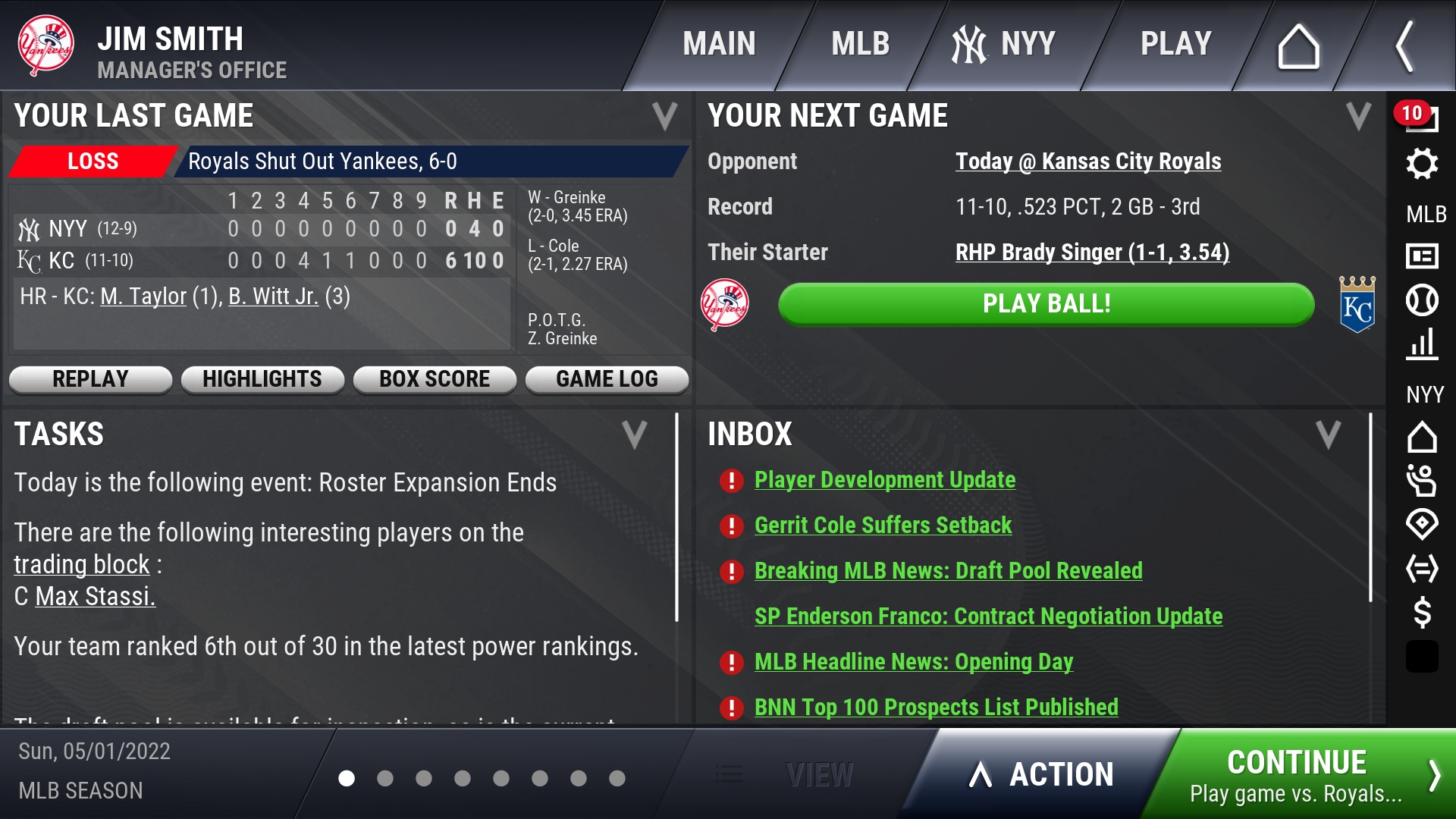
Task: Open the trading block link
Action: pos(82,565)
